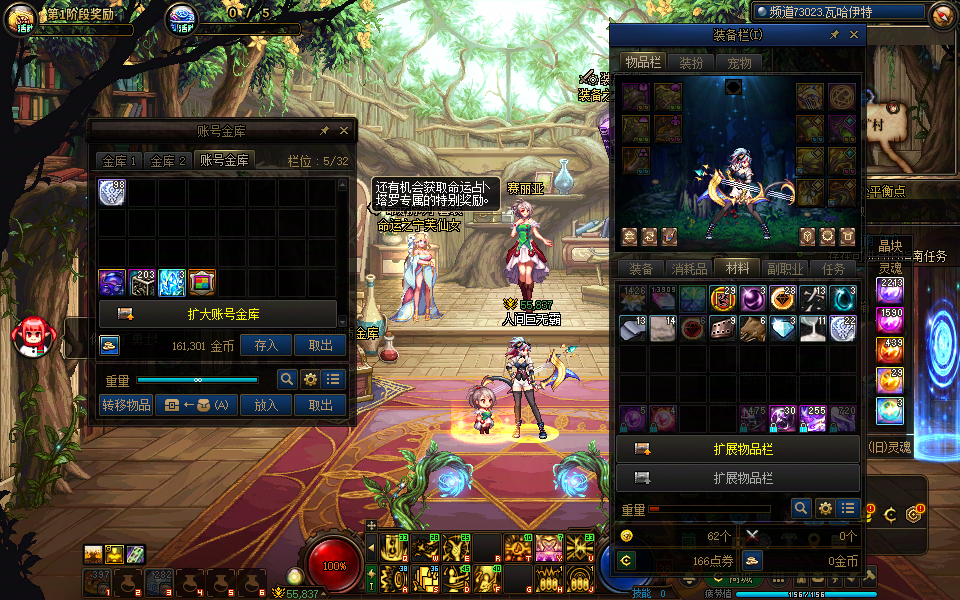The width and height of the screenshot is (960, 600).
Task: Click the yellow 扩展物品栏 expand inventory button
Action: [x=738, y=449]
